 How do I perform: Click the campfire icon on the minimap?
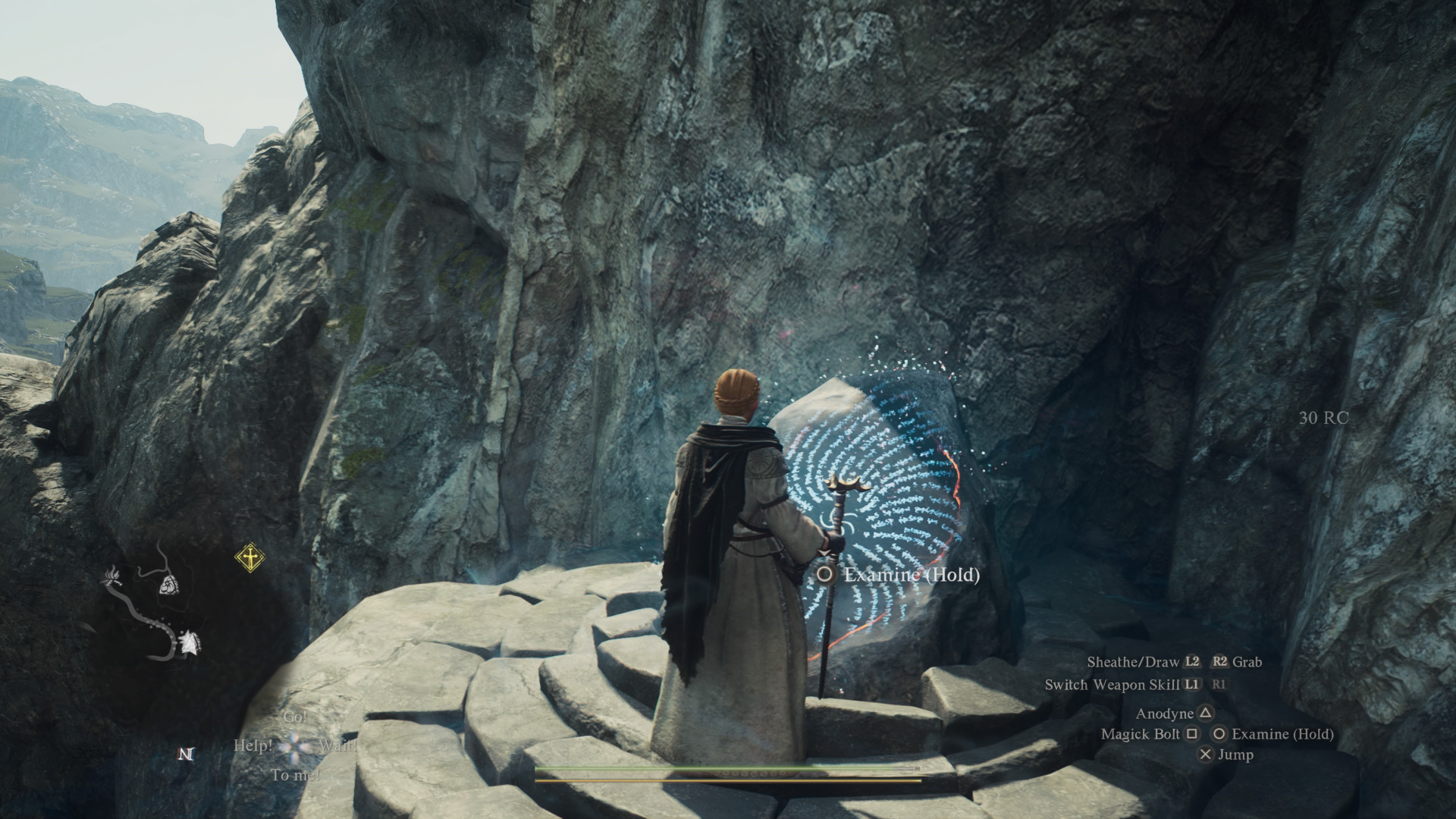(x=112, y=578)
